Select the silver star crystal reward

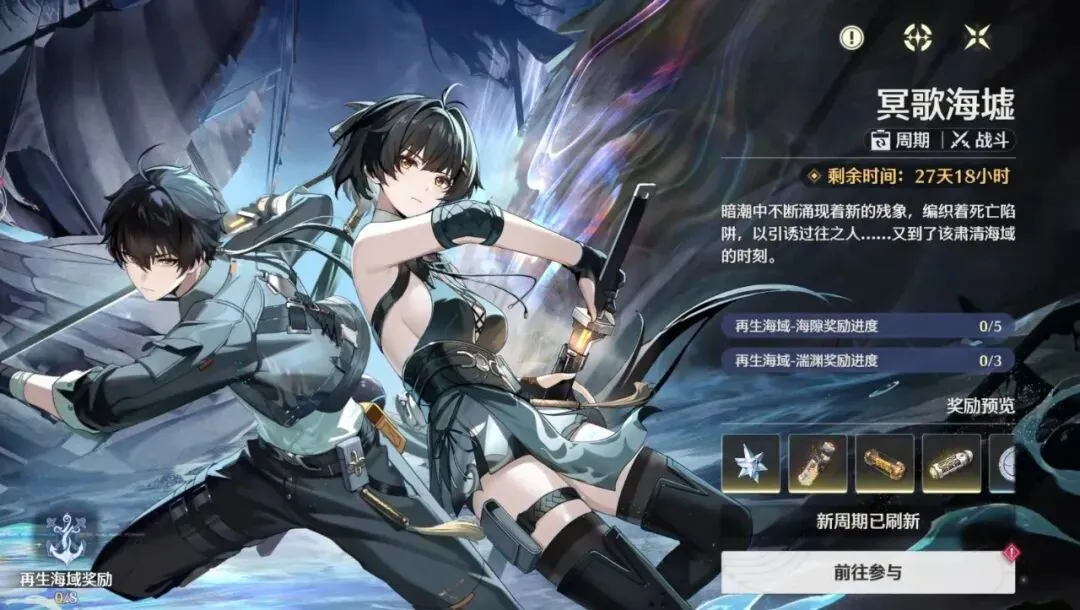coord(751,463)
